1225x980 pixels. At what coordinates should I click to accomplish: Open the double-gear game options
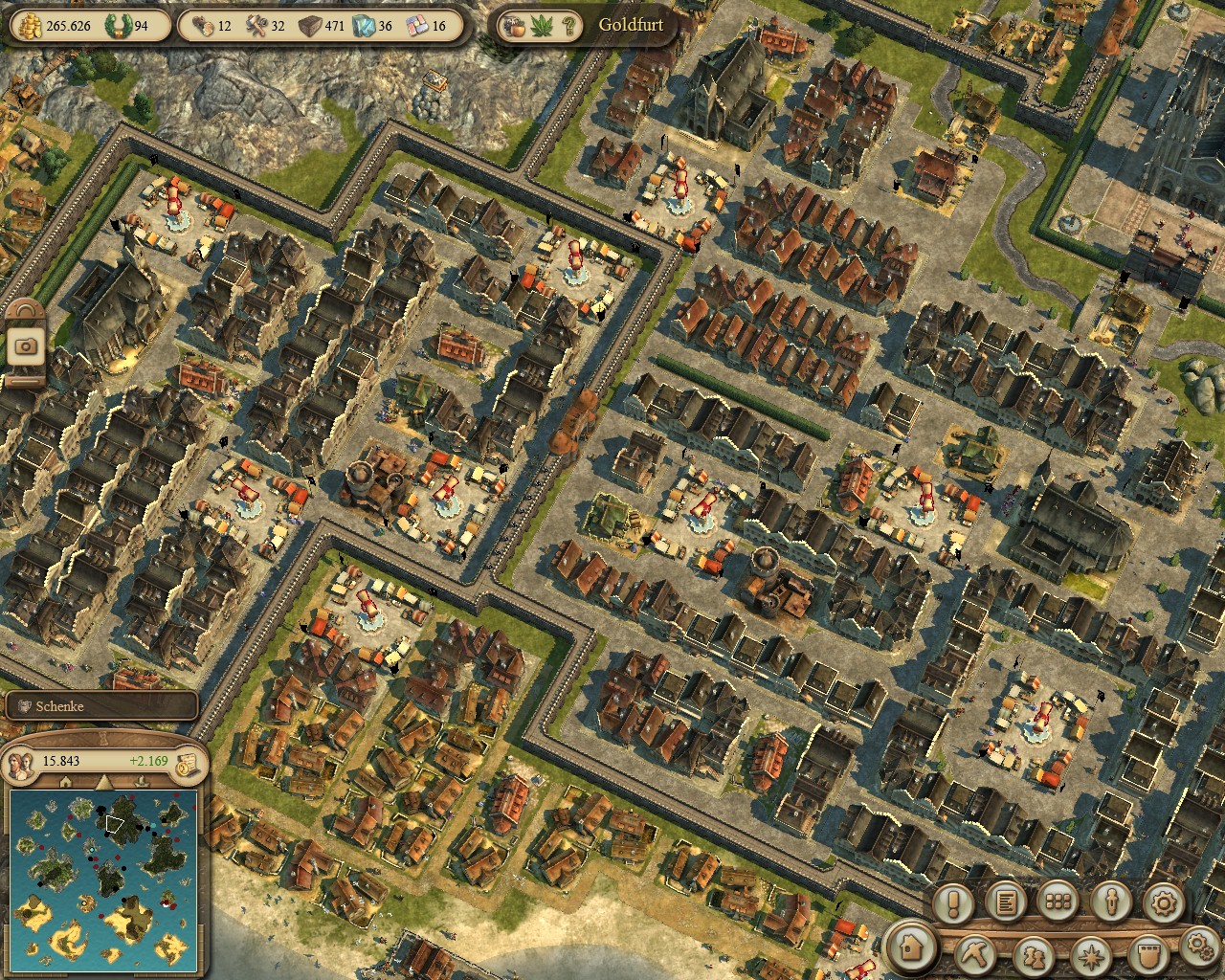1199,946
